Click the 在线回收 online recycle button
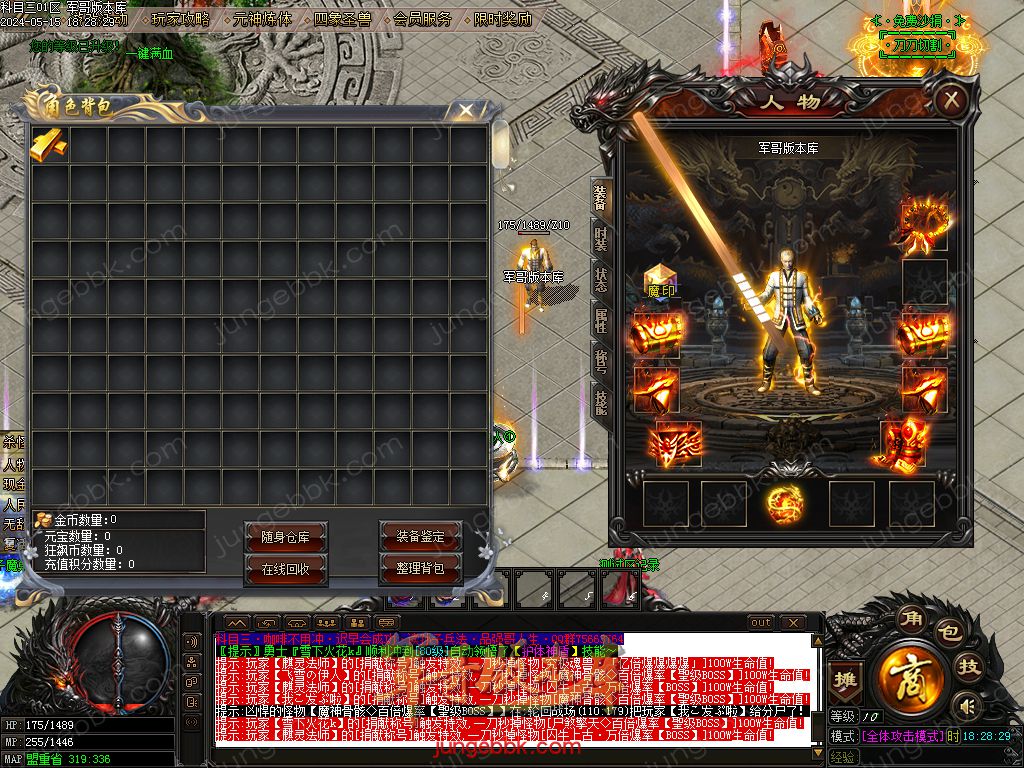The width and height of the screenshot is (1024, 768). coord(286,569)
